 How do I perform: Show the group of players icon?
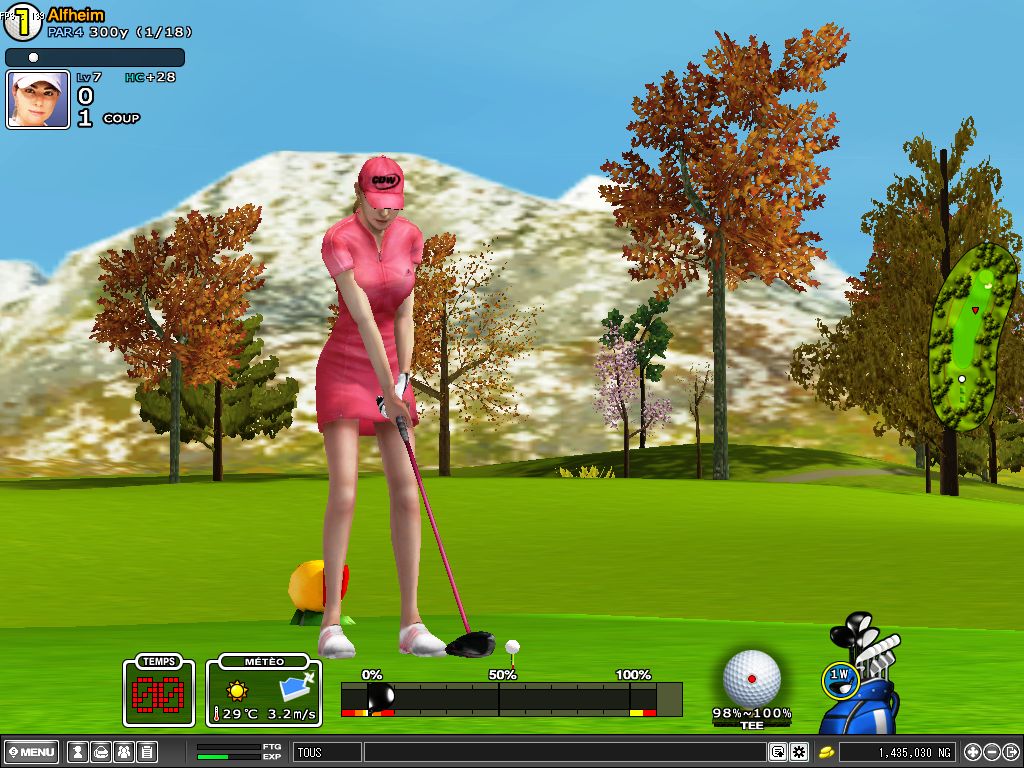[x=123, y=752]
